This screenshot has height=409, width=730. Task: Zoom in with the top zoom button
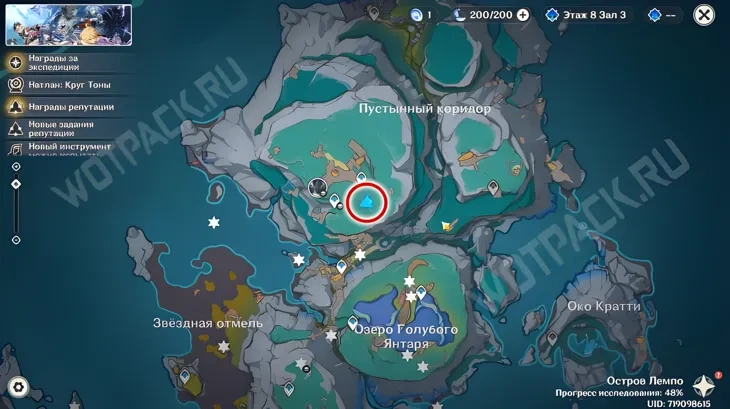[16, 167]
